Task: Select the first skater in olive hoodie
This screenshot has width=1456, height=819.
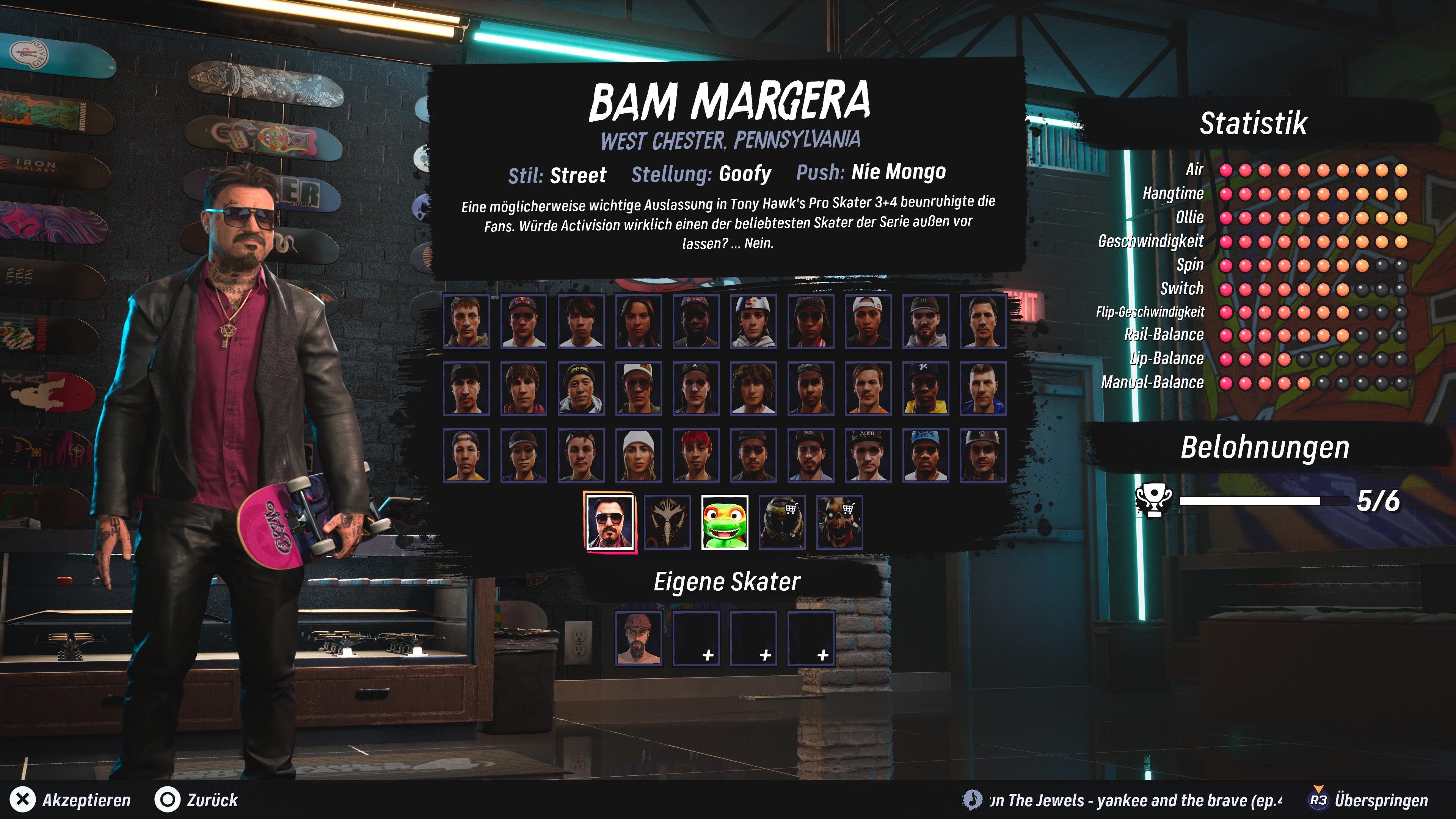Action: pos(466,320)
